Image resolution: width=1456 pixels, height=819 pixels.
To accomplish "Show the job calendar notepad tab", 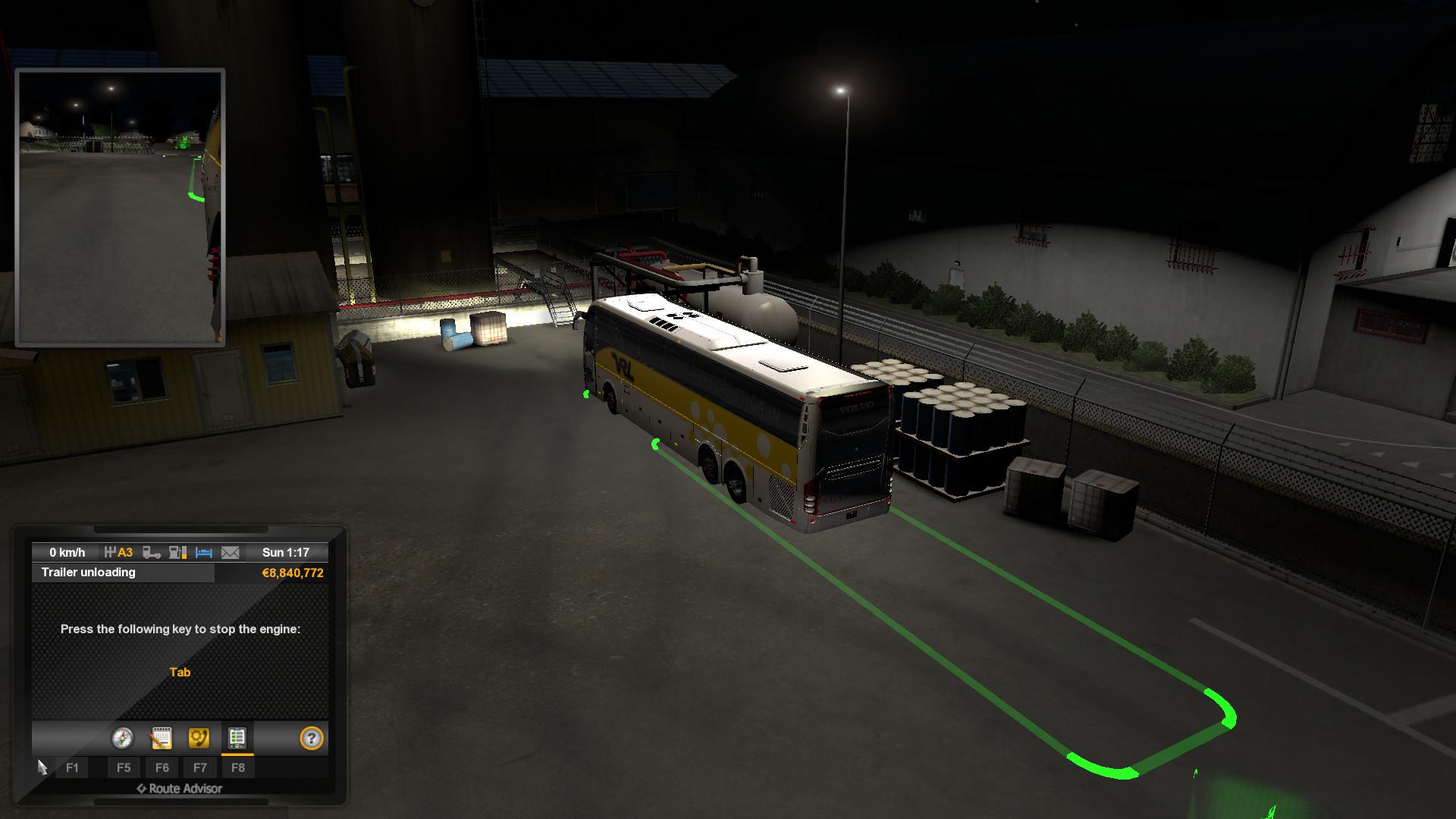I will click(x=161, y=738).
